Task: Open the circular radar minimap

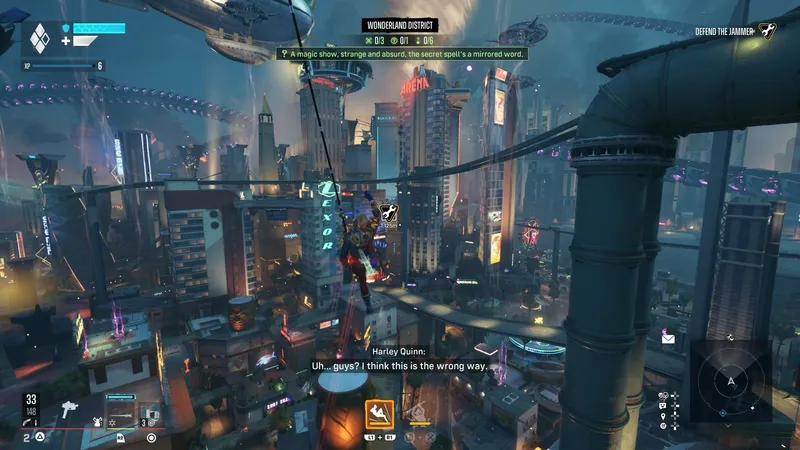Action: pyautogui.click(x=731, y=381)
